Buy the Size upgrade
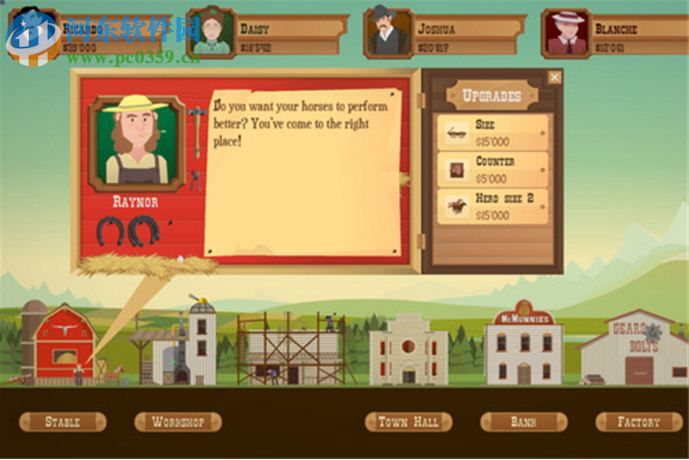 click(x=493, y=132)
